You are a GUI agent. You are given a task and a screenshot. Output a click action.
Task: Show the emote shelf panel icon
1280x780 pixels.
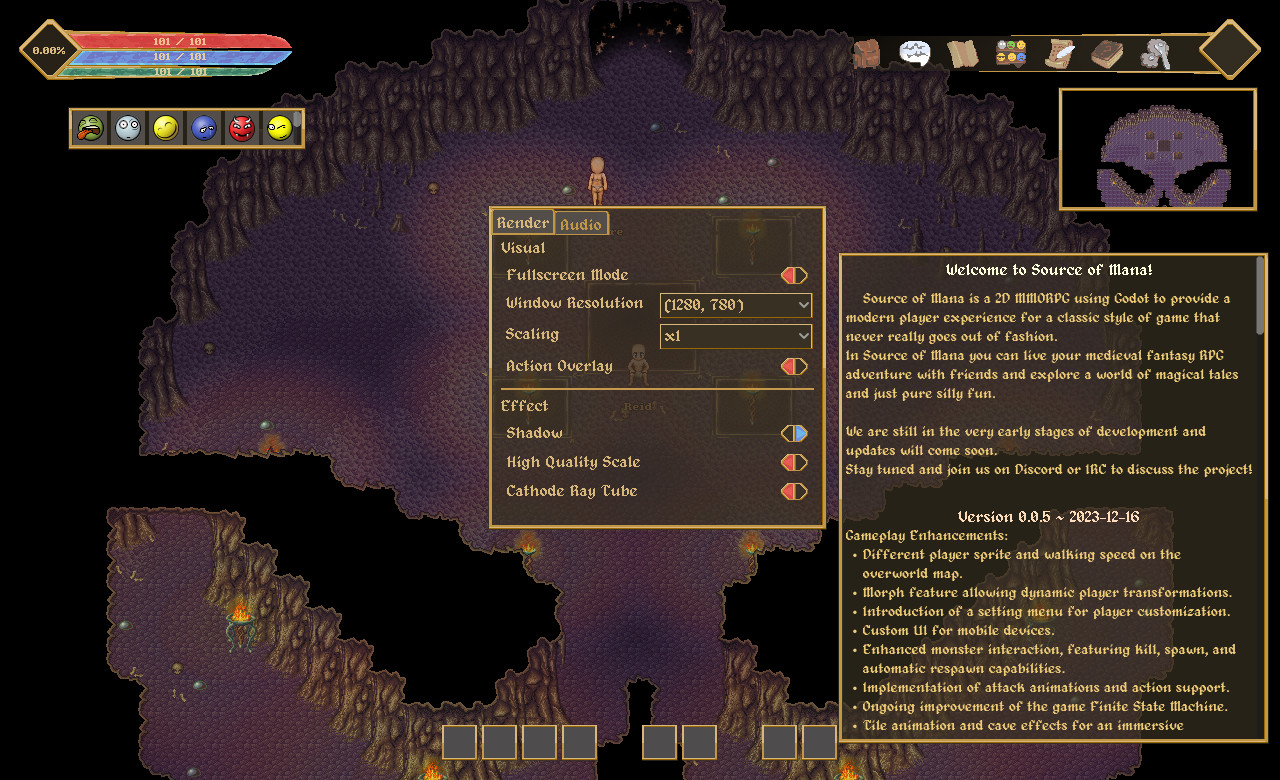[x=1011, y=53]
